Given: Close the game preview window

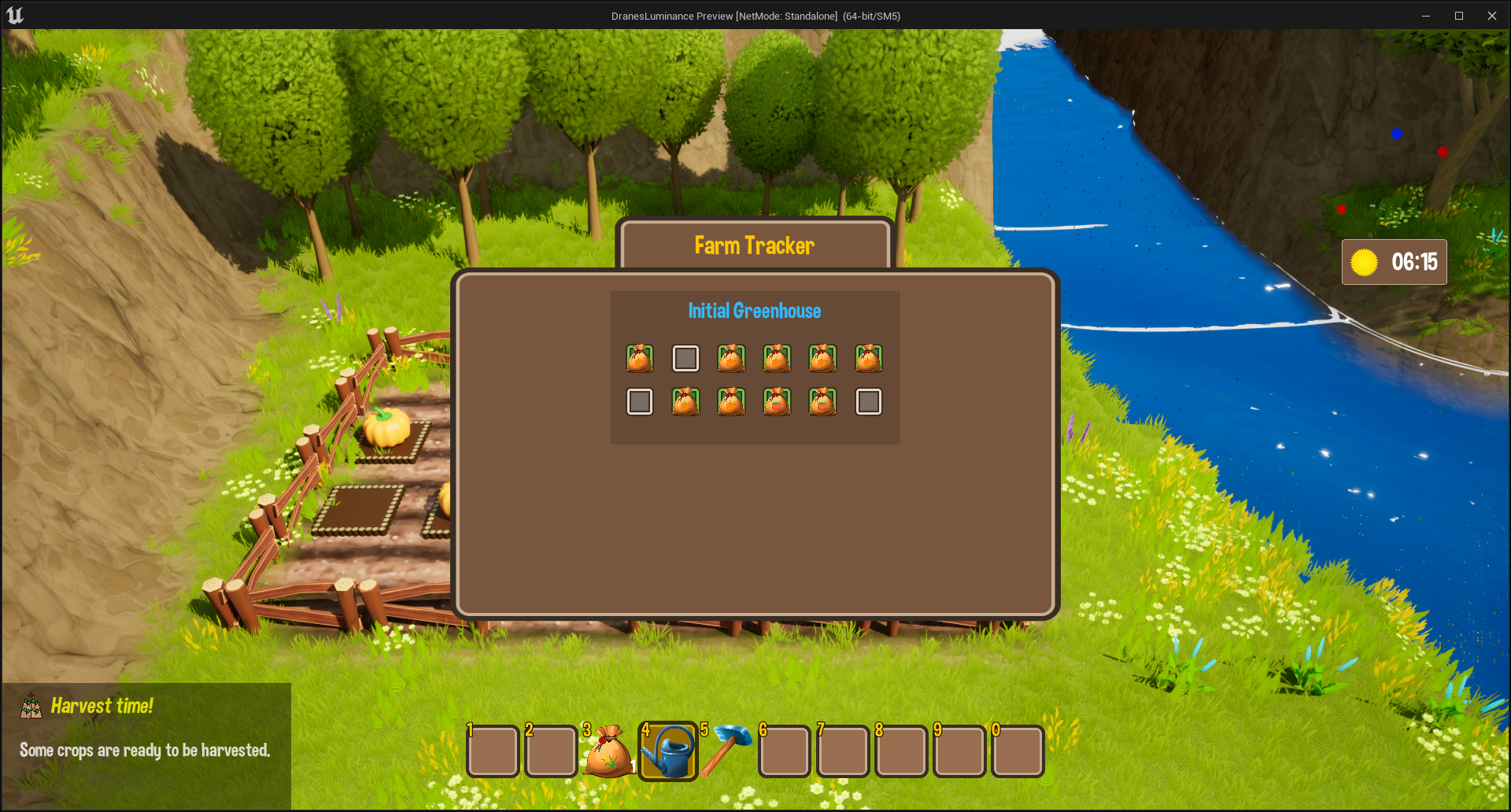Looking at the screenshot, I should click(x=1491, y=16).
